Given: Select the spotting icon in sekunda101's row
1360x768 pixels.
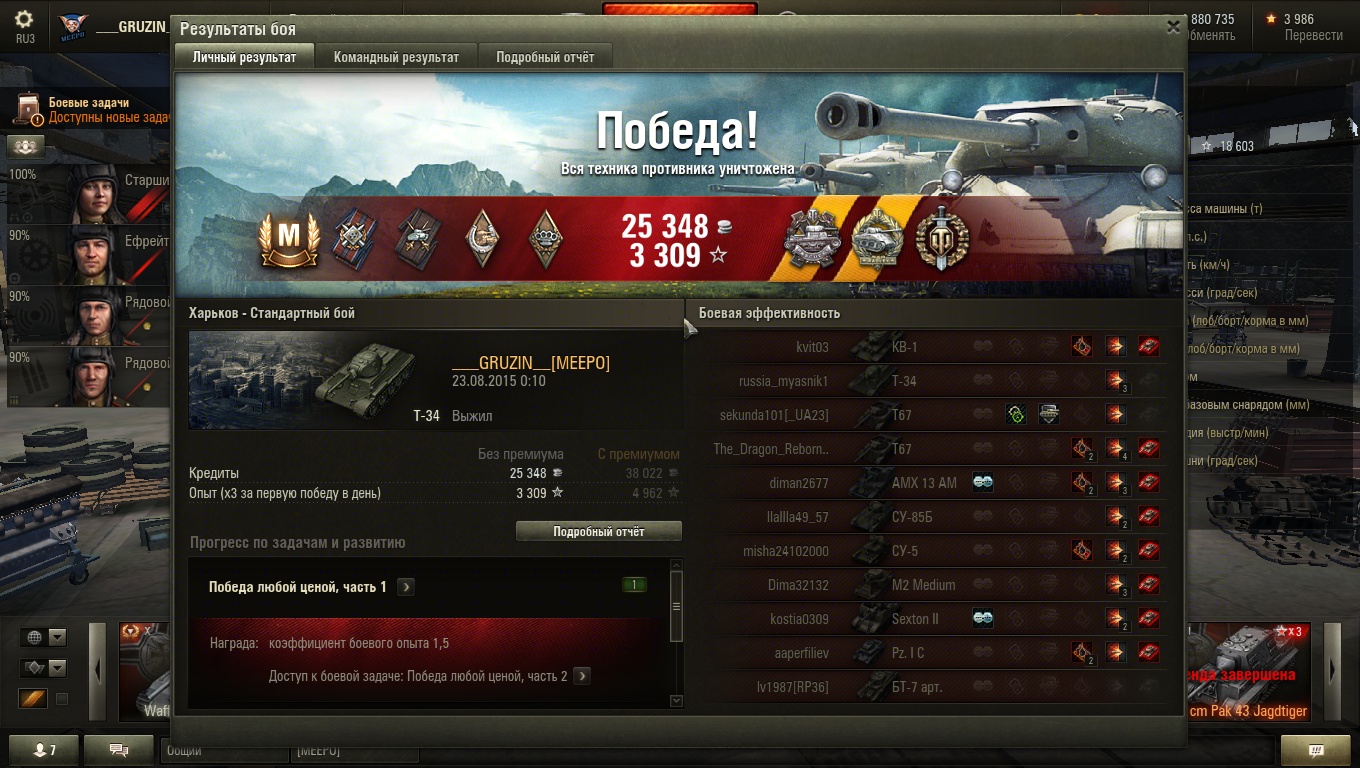Looking at the screenshot, I should click(1016, 413).
